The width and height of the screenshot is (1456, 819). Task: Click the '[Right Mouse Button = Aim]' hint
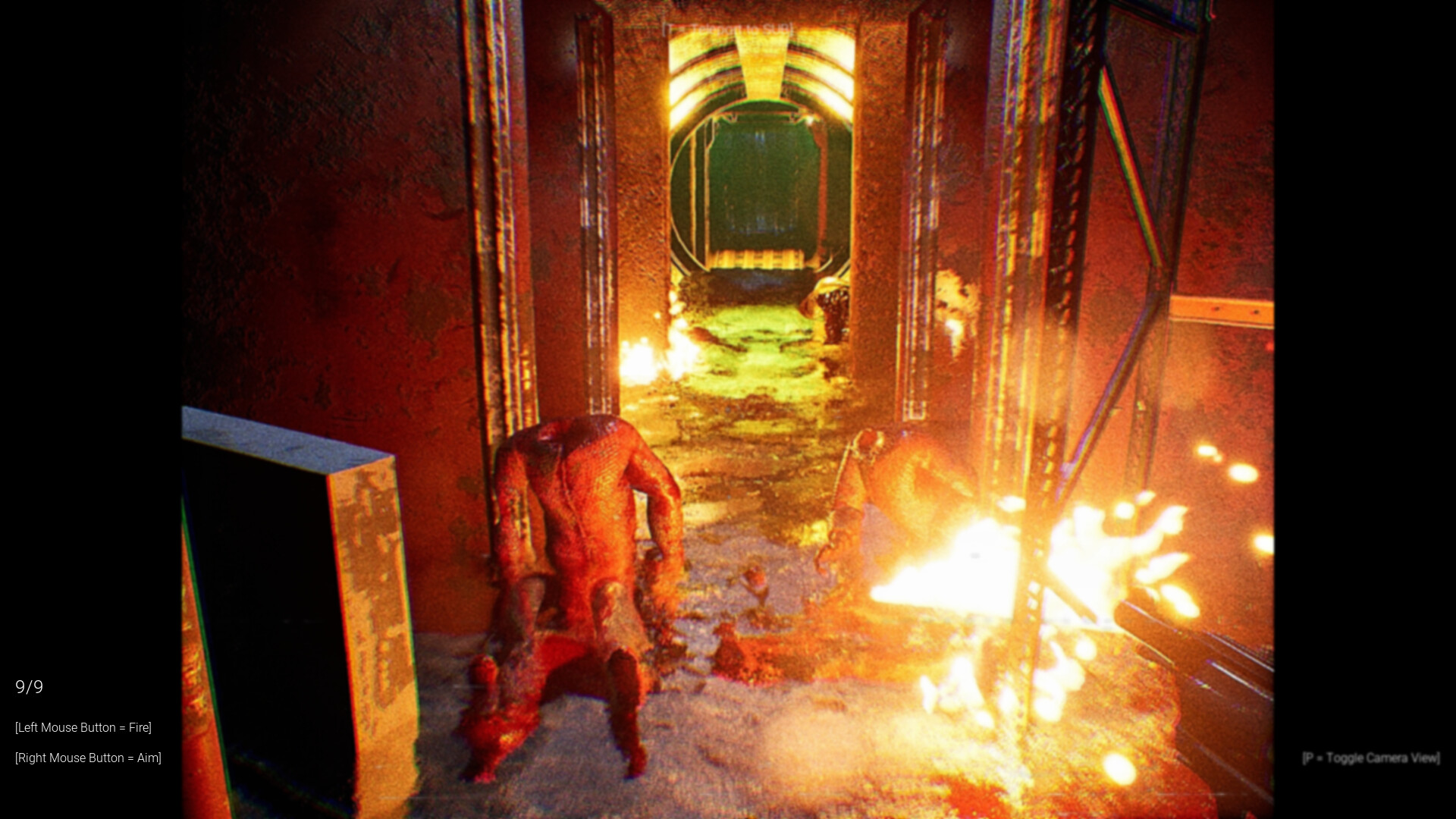[88, 758]
